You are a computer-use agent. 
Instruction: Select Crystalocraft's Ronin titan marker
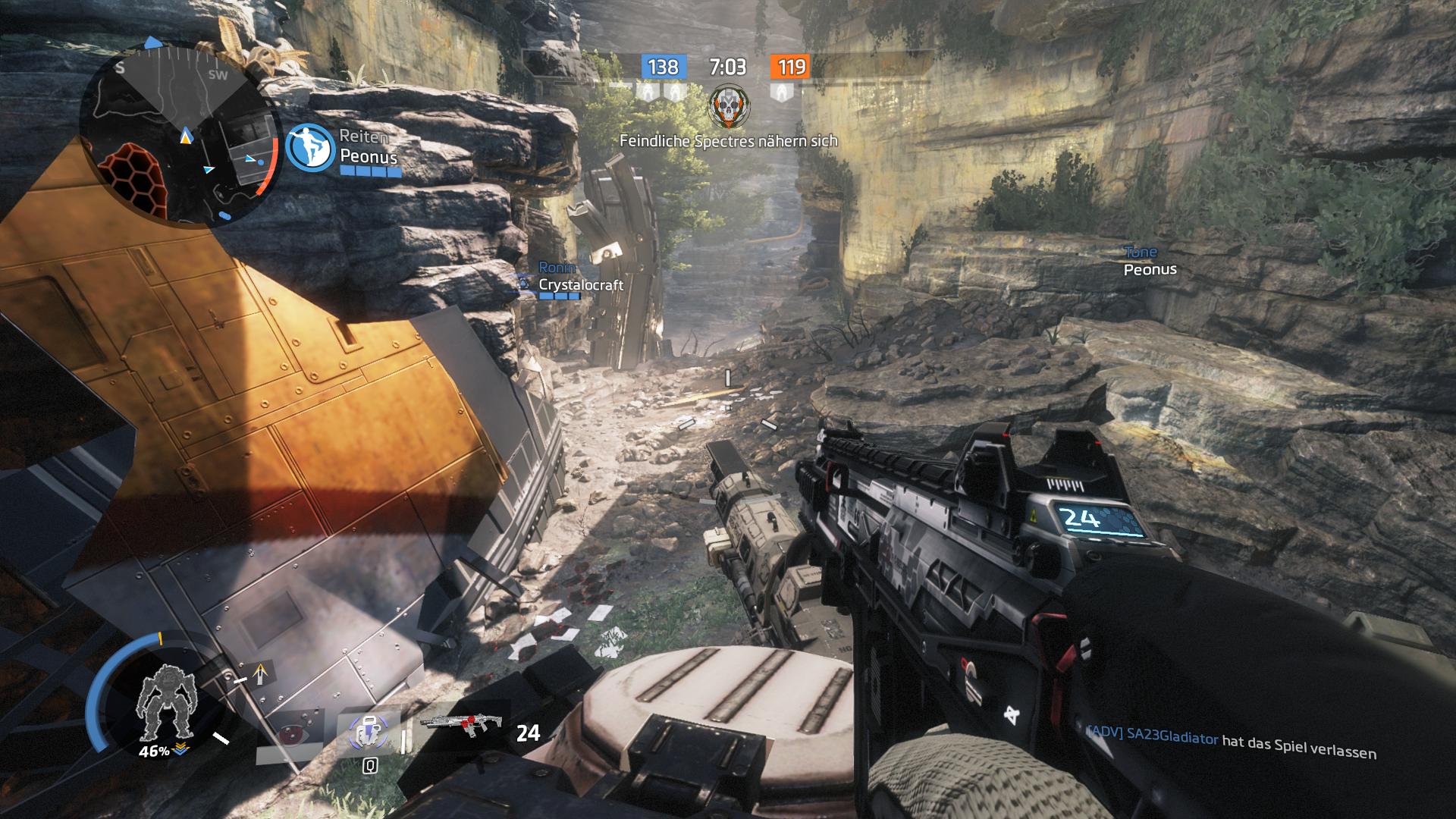[523, 284]
